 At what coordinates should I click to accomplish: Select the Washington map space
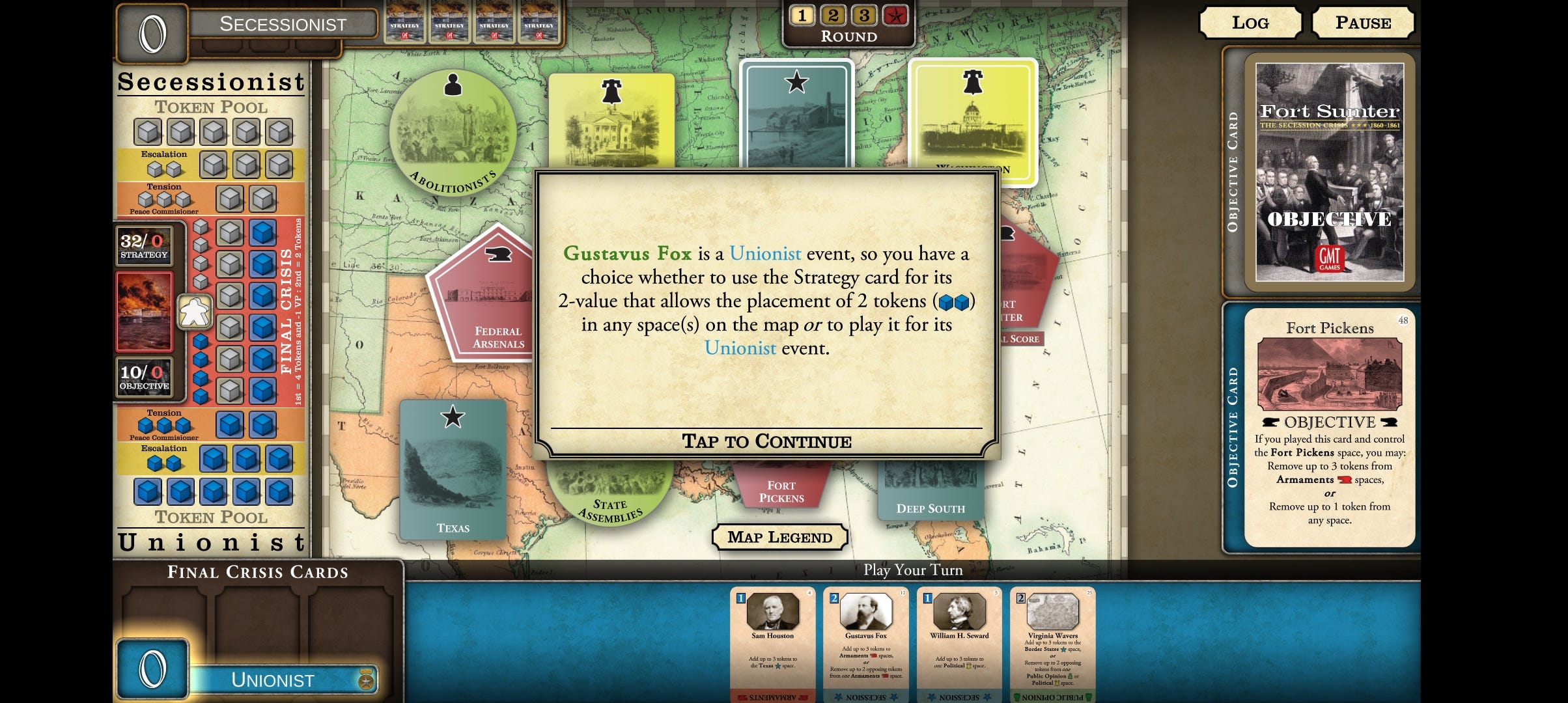(x=972, y=120)
